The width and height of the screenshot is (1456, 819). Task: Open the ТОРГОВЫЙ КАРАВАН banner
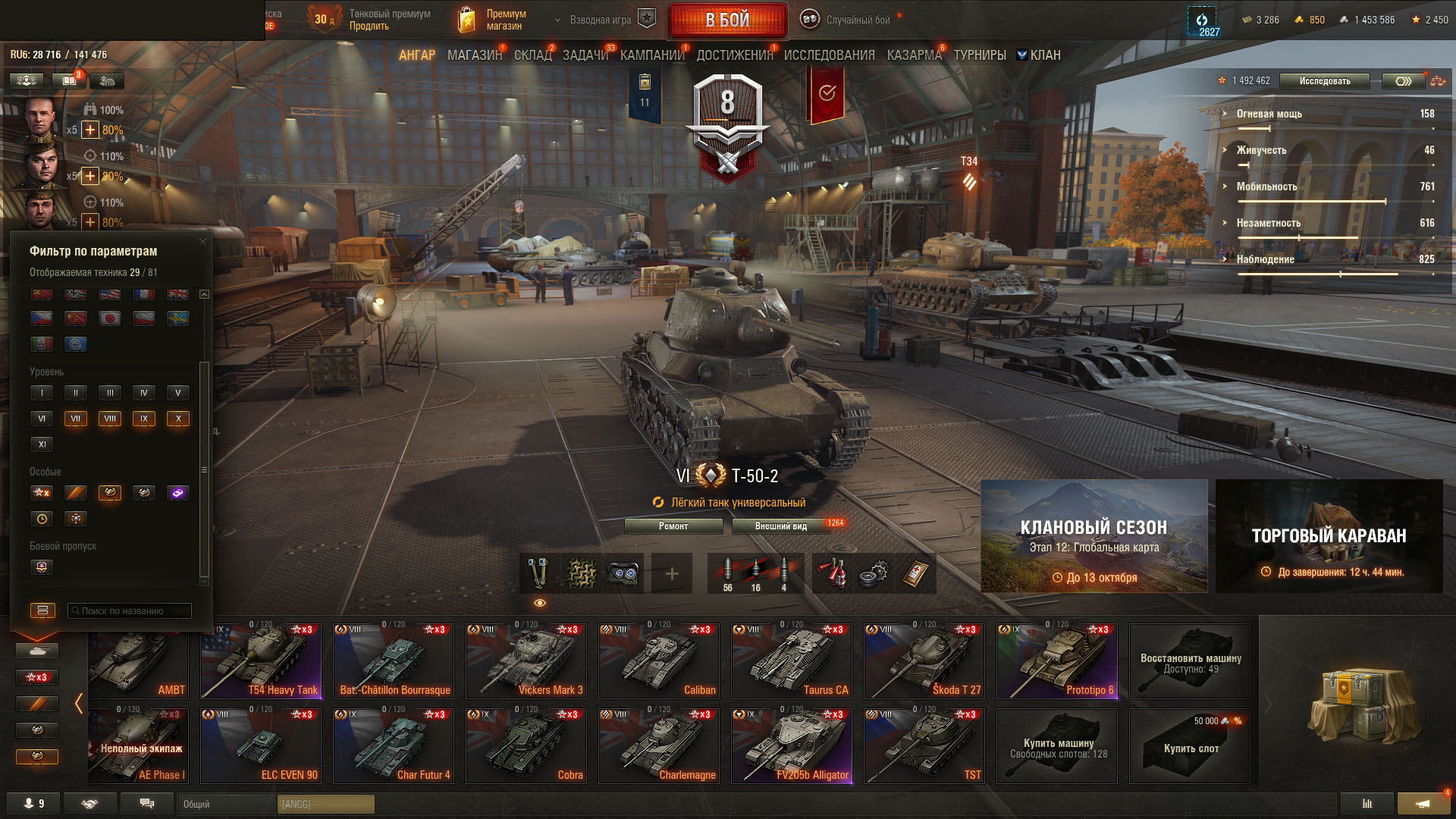1329,536
